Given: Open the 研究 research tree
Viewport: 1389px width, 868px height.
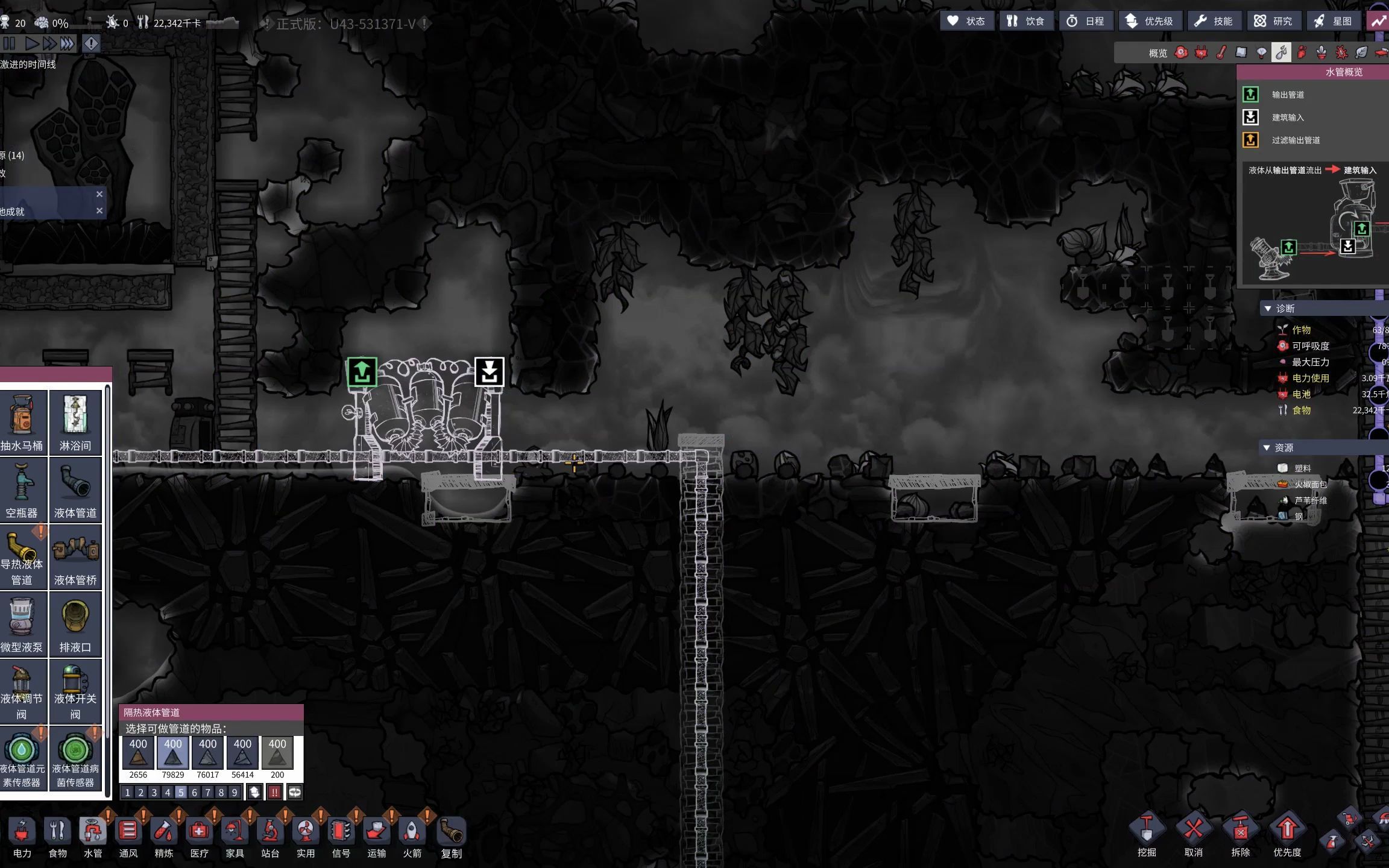Looking at the screenshot, I should coord(1273,21).
